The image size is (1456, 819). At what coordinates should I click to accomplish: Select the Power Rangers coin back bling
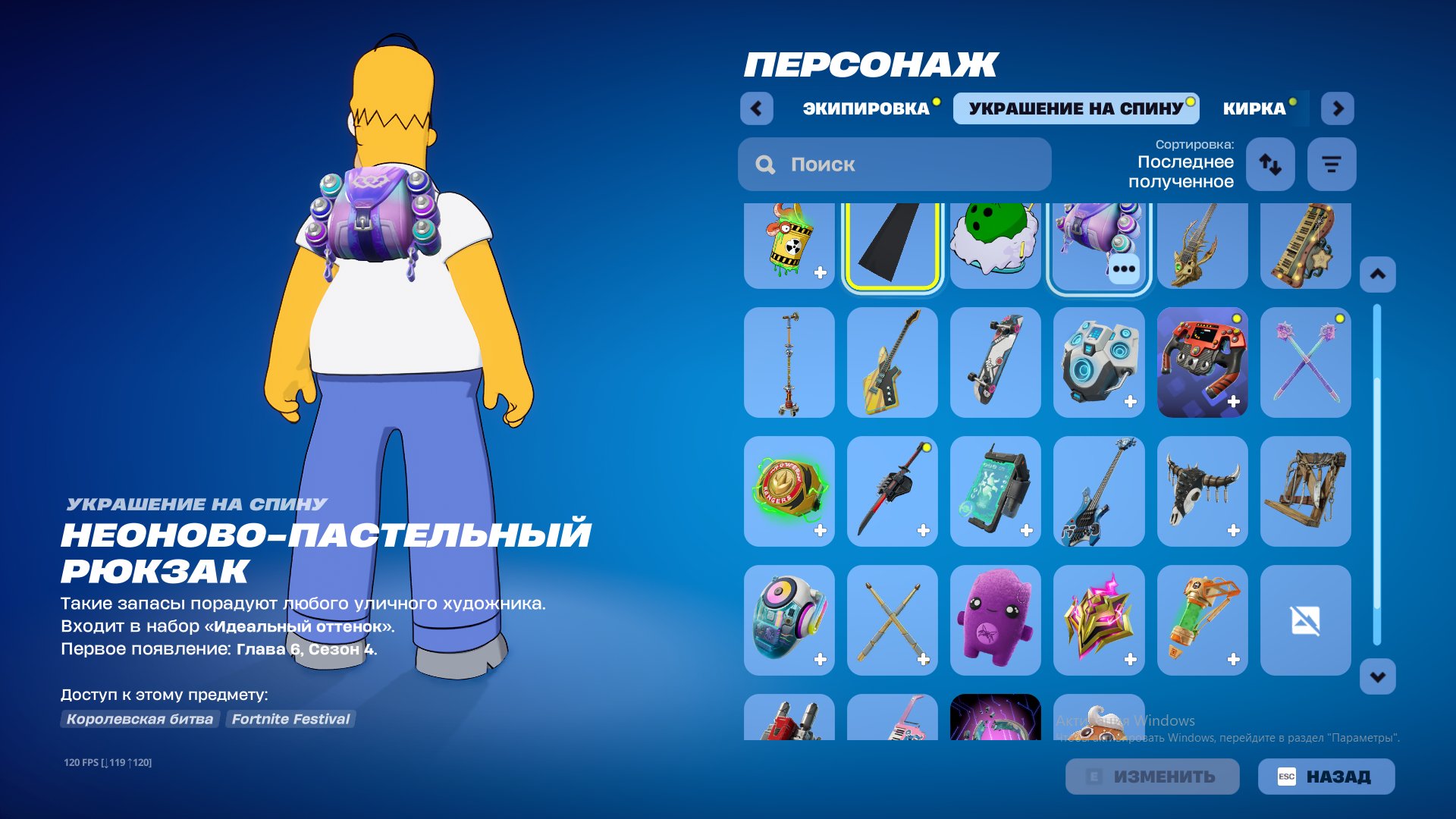(789, 491)
